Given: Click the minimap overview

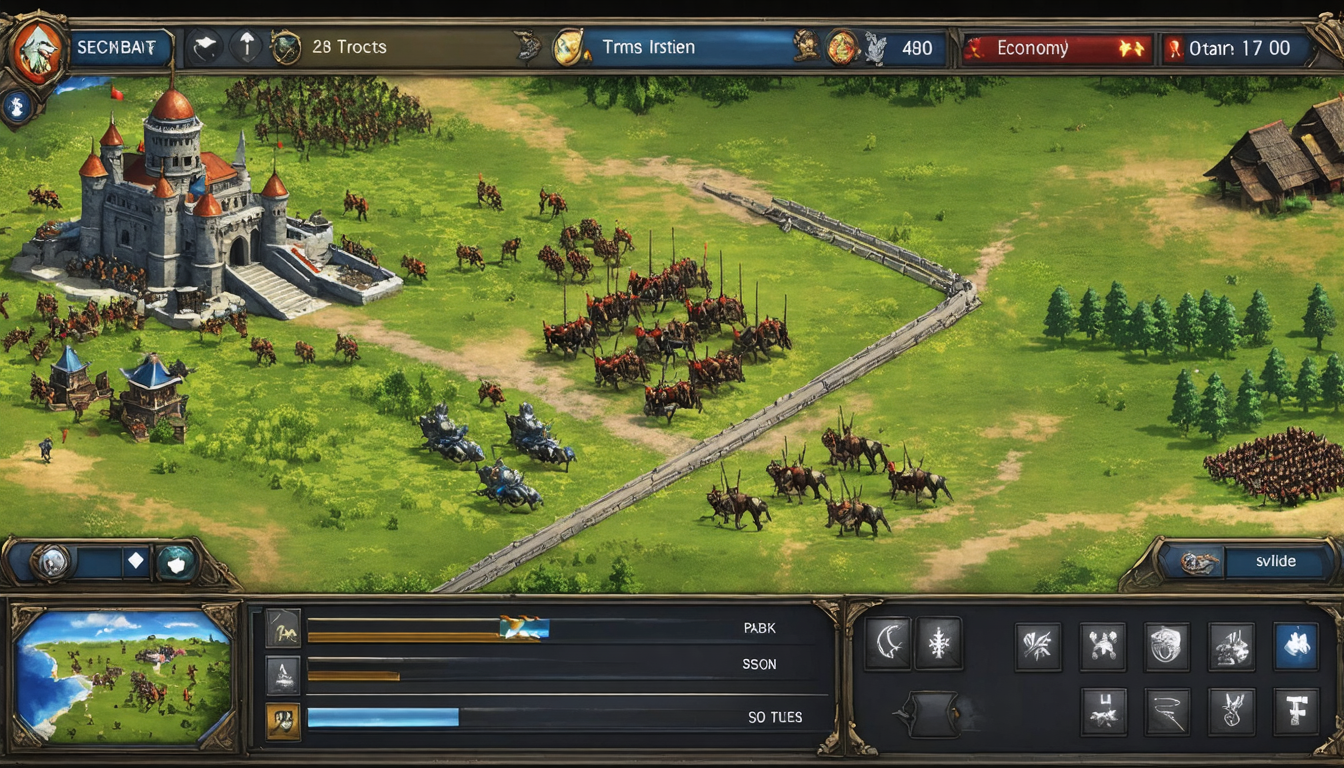Looking at the screenshot, I should point(124,676).
